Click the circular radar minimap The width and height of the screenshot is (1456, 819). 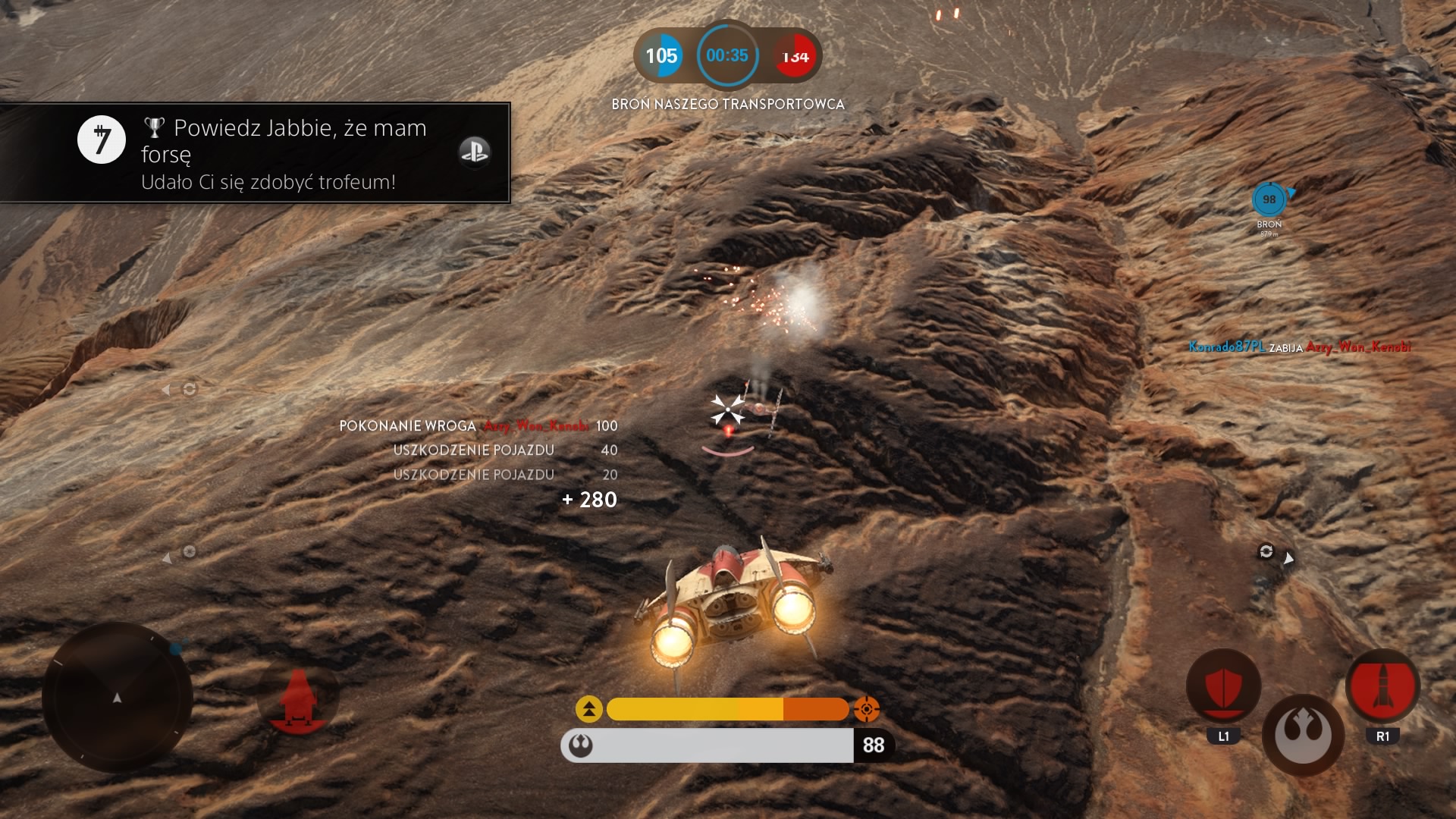118,697
